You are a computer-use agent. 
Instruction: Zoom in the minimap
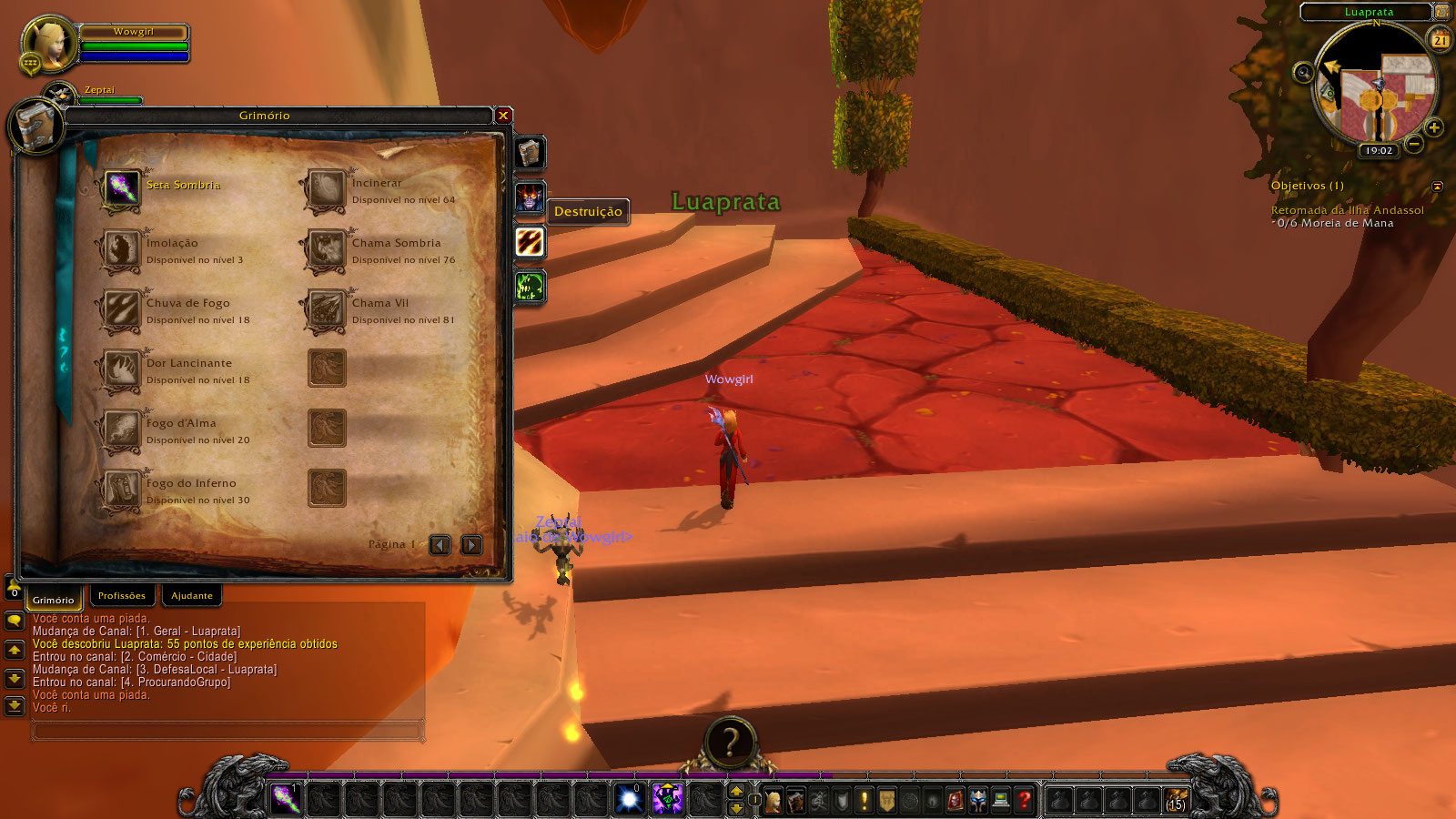1434,127
